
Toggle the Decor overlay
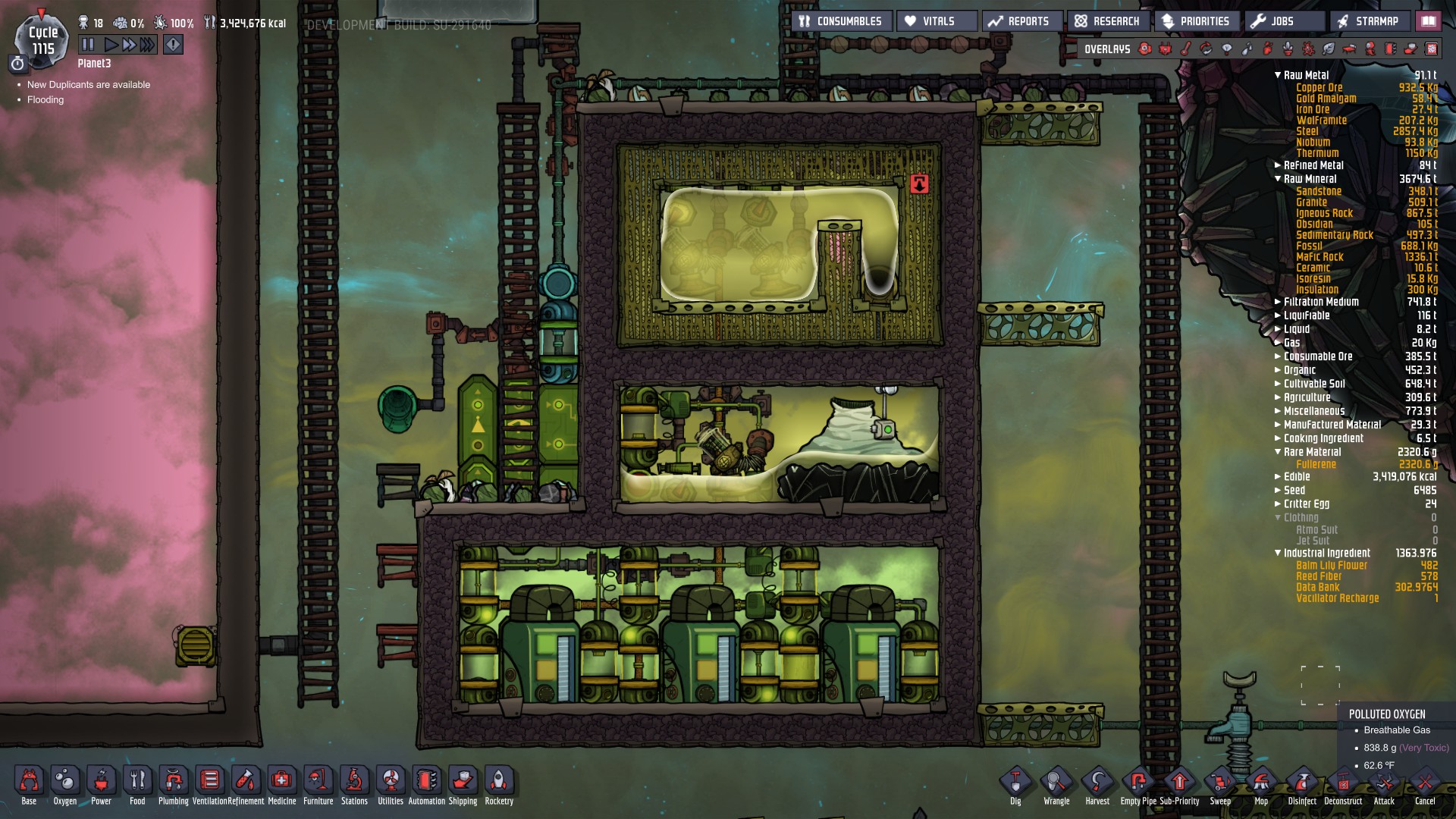(1351, 49)
